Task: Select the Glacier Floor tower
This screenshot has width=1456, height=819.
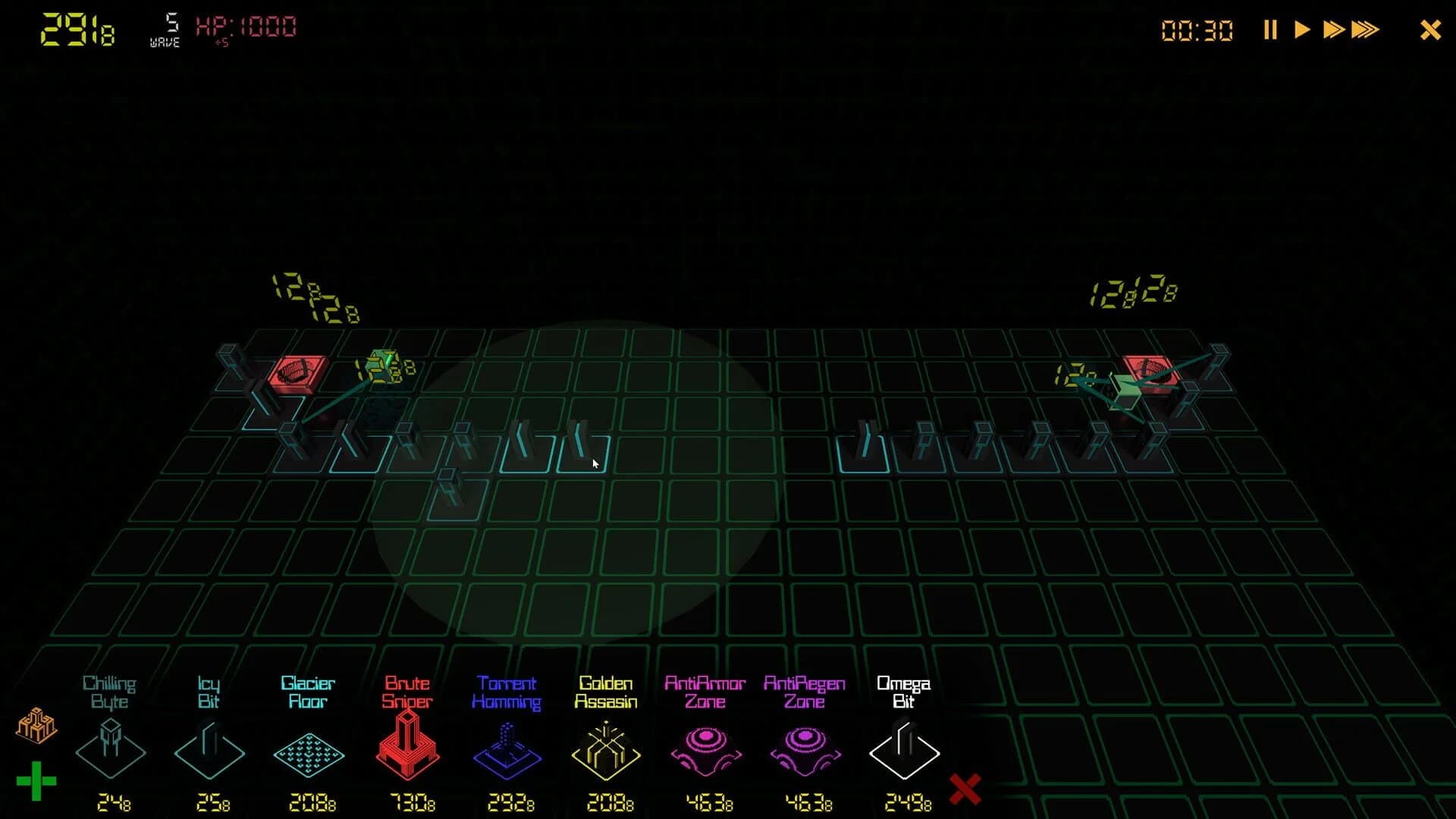Action: click(309, 751)
